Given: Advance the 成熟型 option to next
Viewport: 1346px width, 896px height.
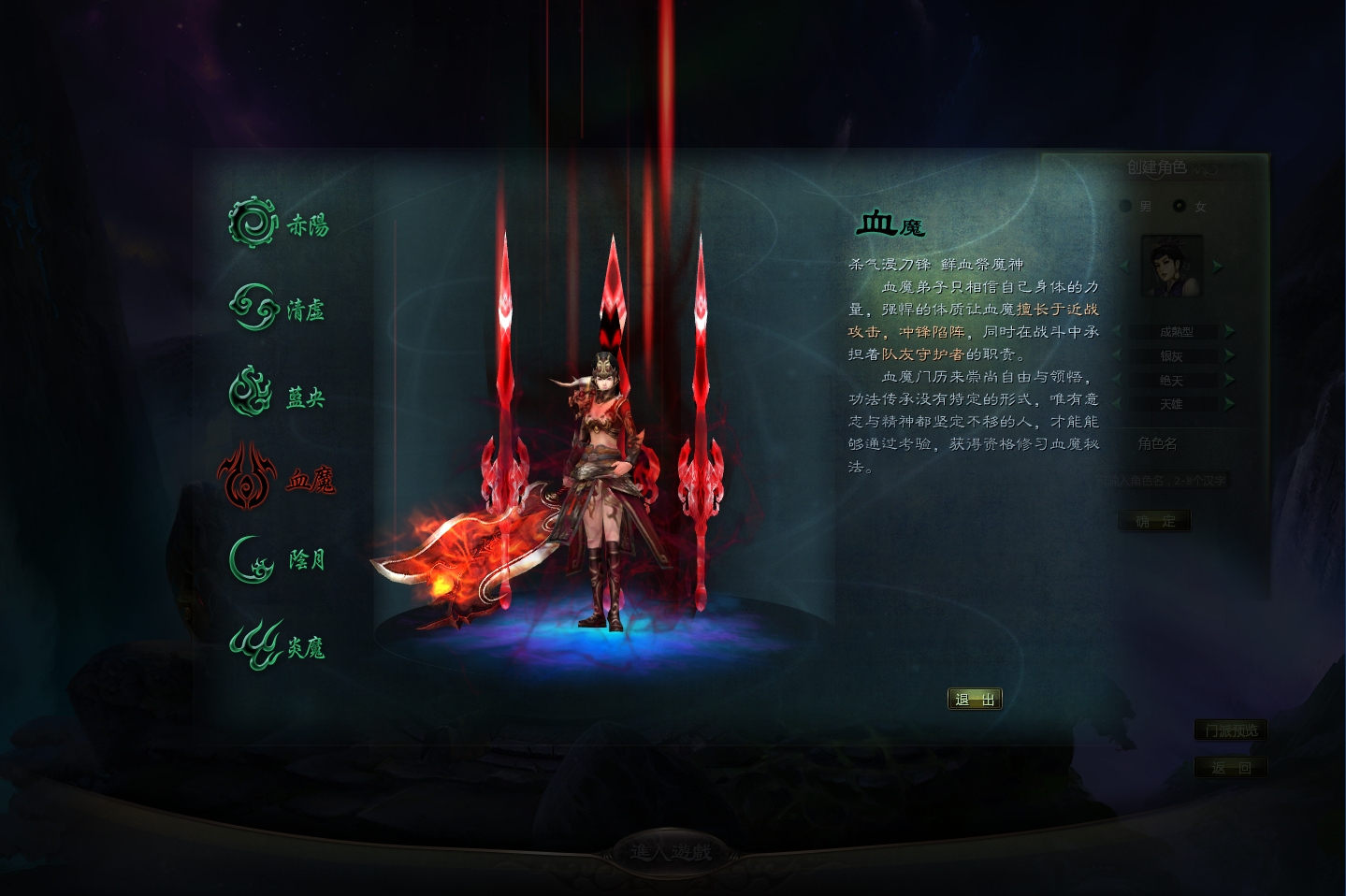Looking at the screenshot, I should tap(1229, 331).
